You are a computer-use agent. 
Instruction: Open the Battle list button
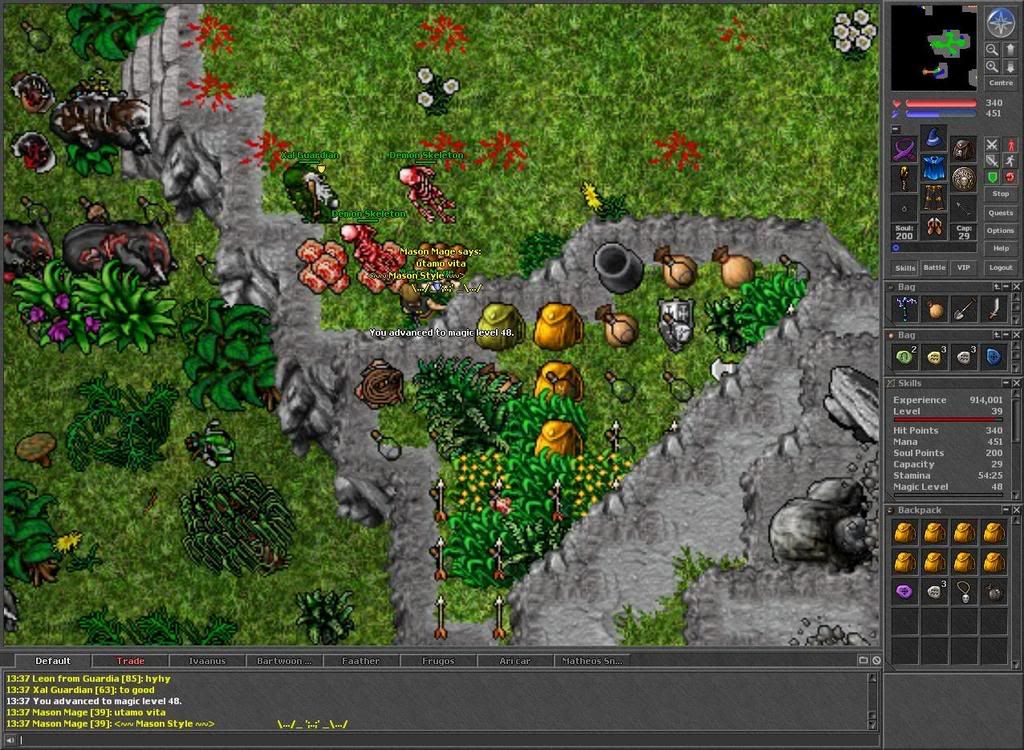point(934,268)
